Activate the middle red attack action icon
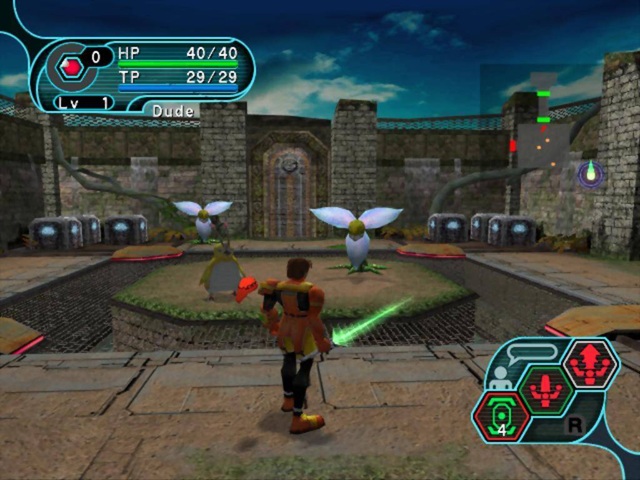This screenshot has width=640, height=480. (x=545, y=388)
